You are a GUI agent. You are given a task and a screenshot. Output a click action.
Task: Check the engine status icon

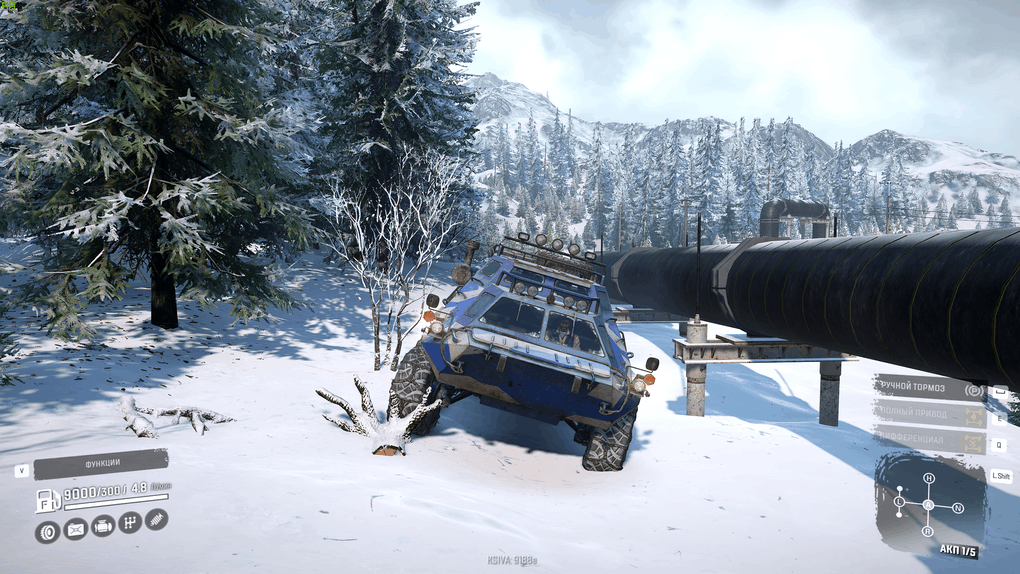[x=103, y=526]
